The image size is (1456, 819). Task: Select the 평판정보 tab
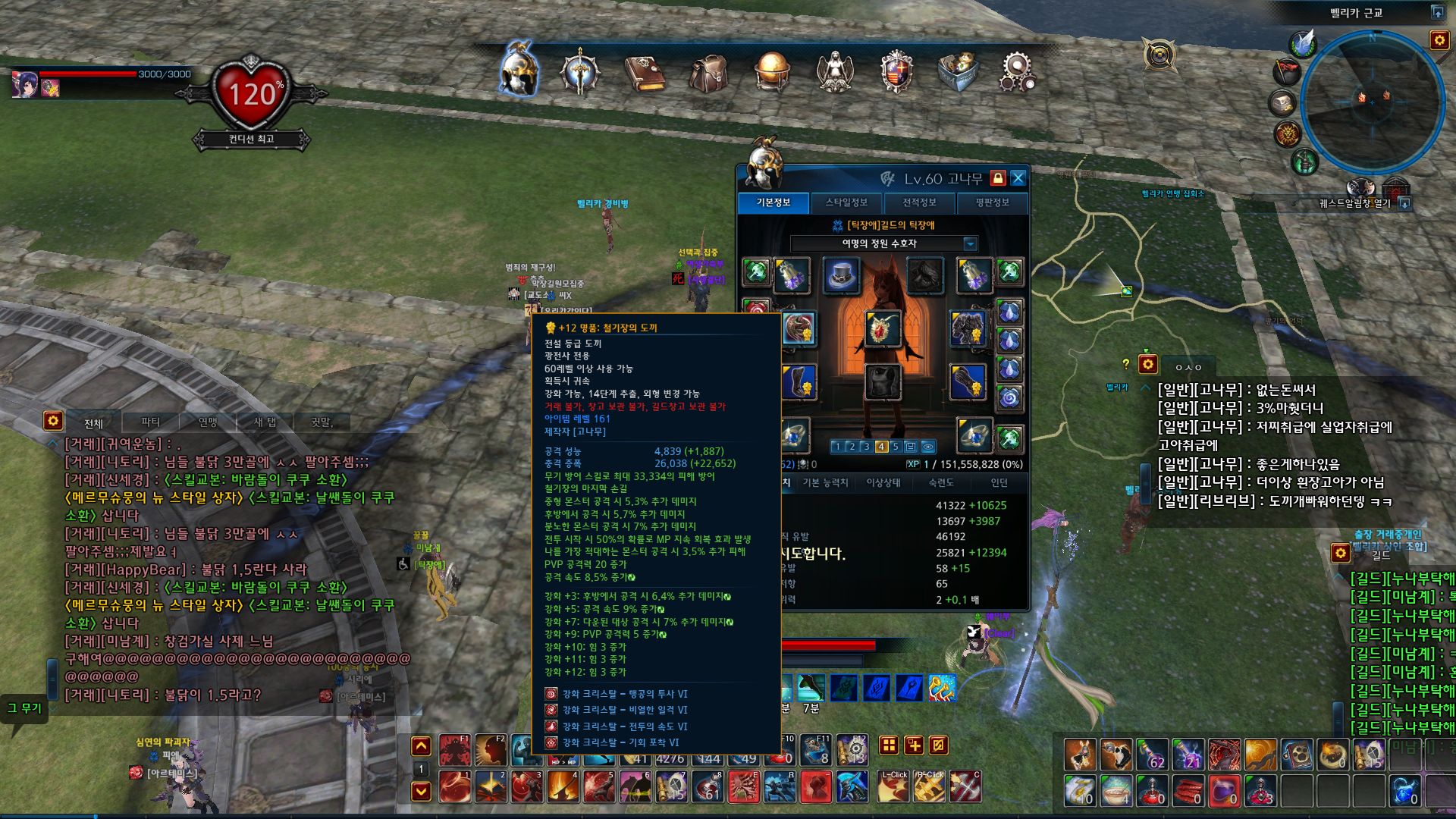pos(992,202)
